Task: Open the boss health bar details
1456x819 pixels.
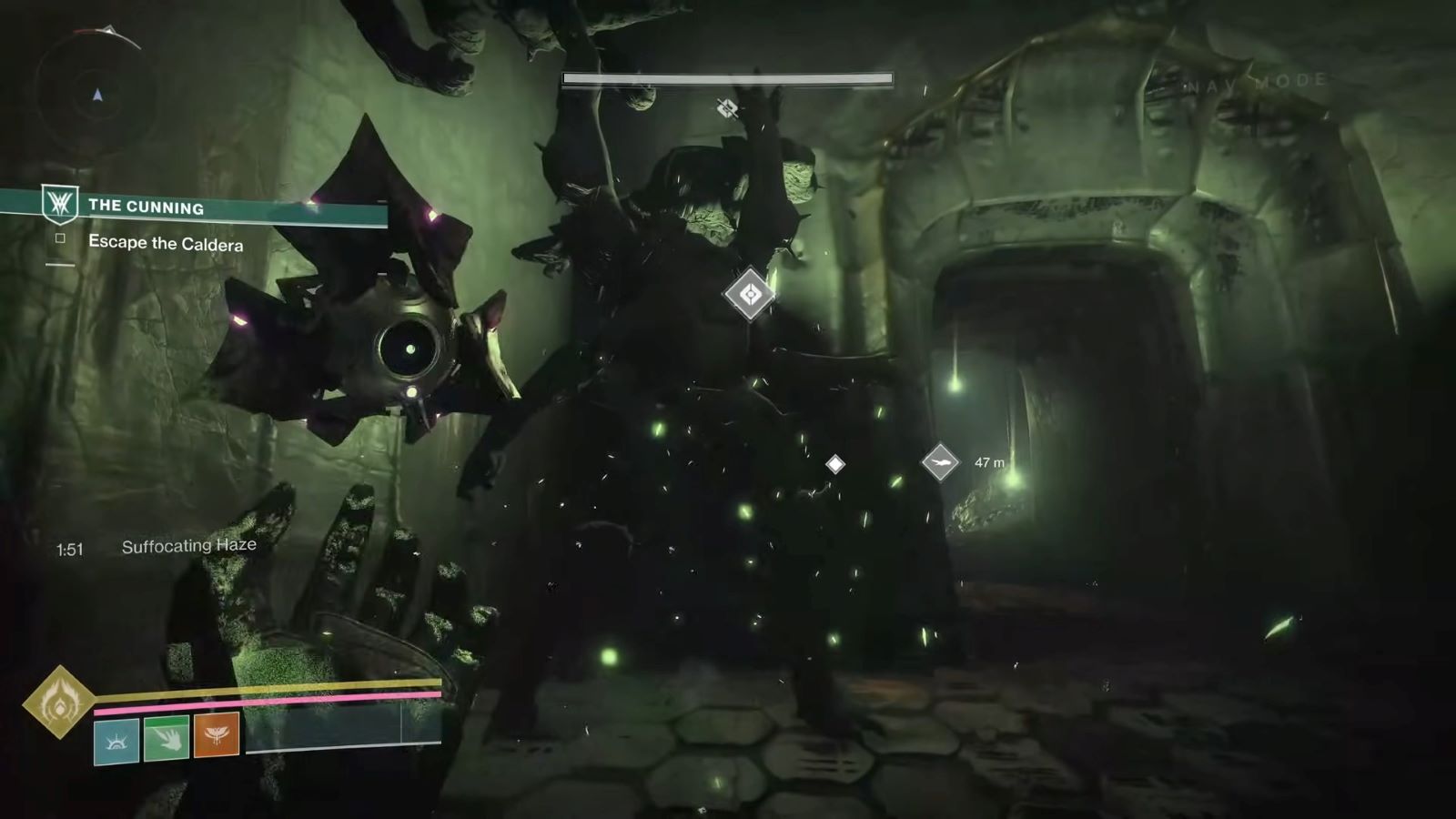Action: pos(727,79)
